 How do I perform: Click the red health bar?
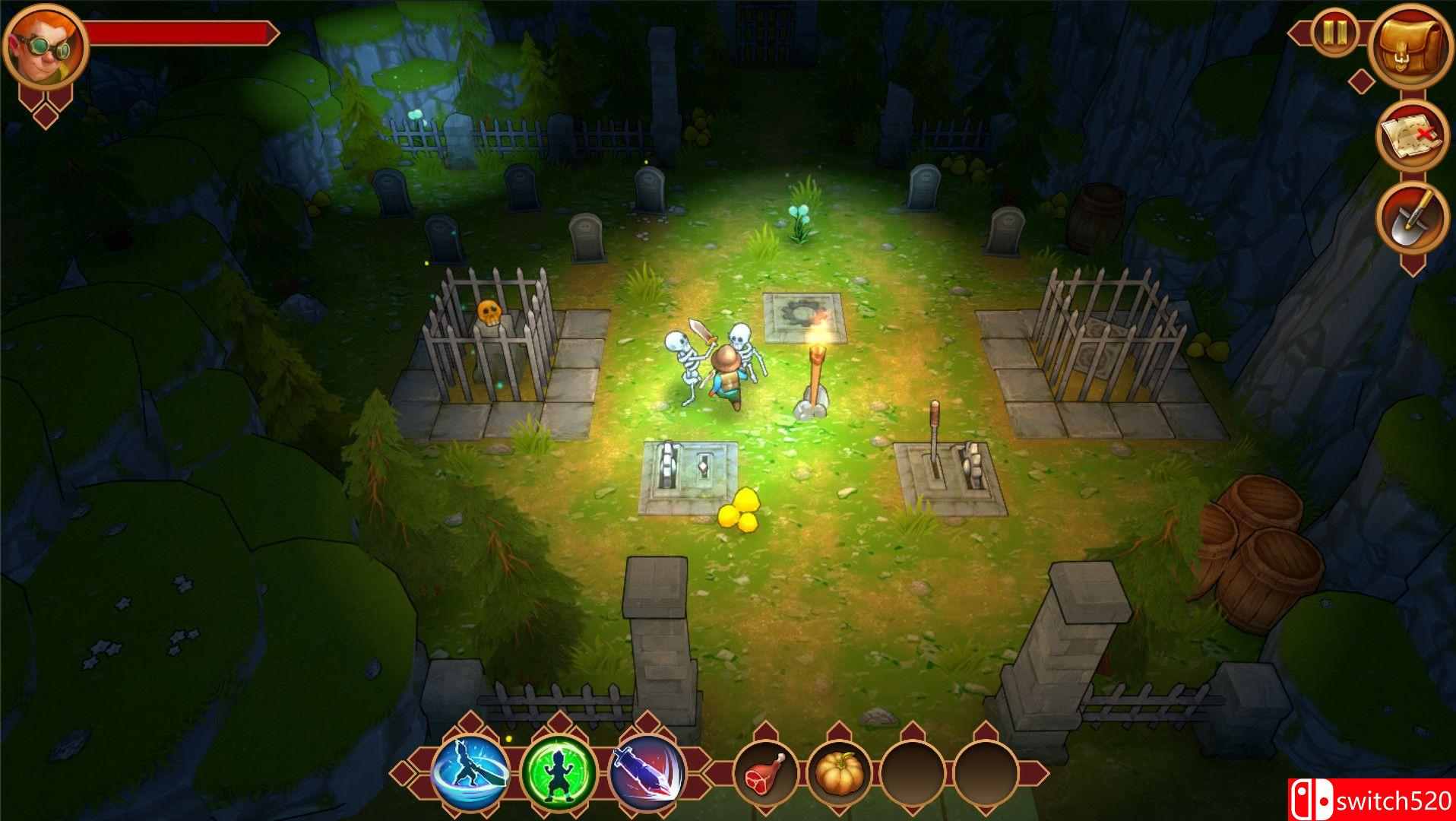tap(182, 32)
